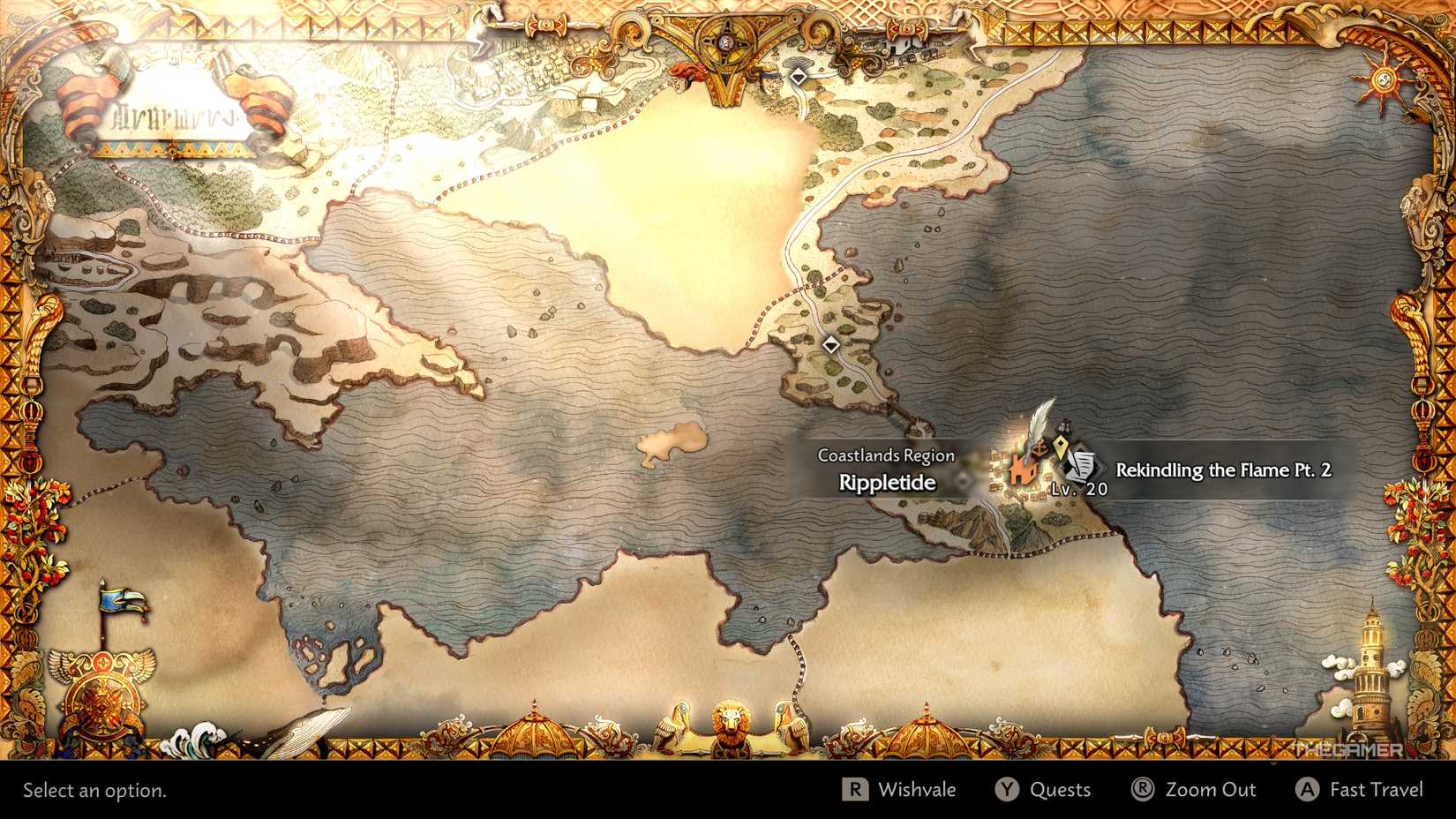Screen dimensions: 1456x819
Task: Open the side quest scroll icon
Action: click(x=1082, y=466)
